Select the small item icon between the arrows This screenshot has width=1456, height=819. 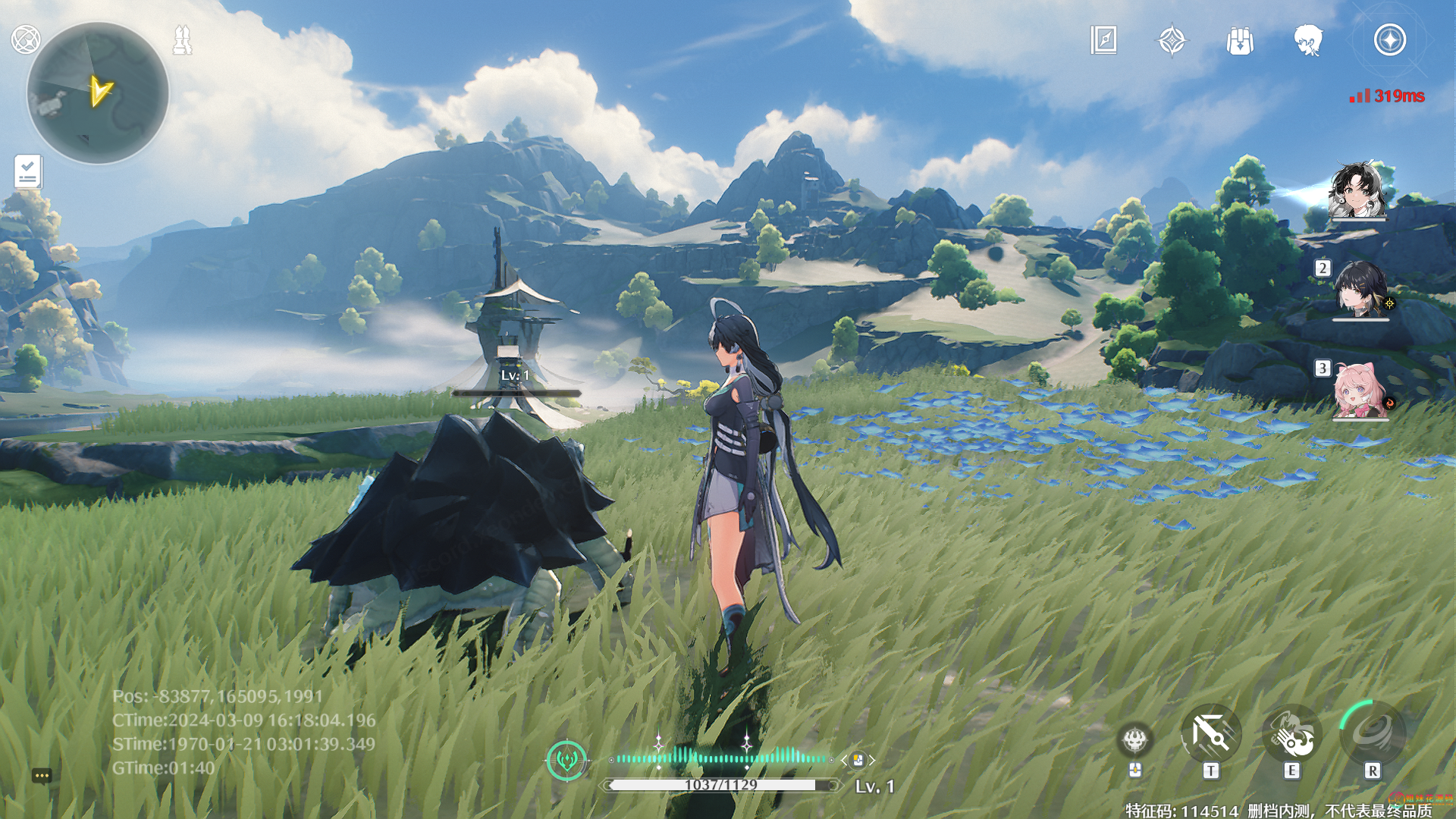(x=858, y=759)
